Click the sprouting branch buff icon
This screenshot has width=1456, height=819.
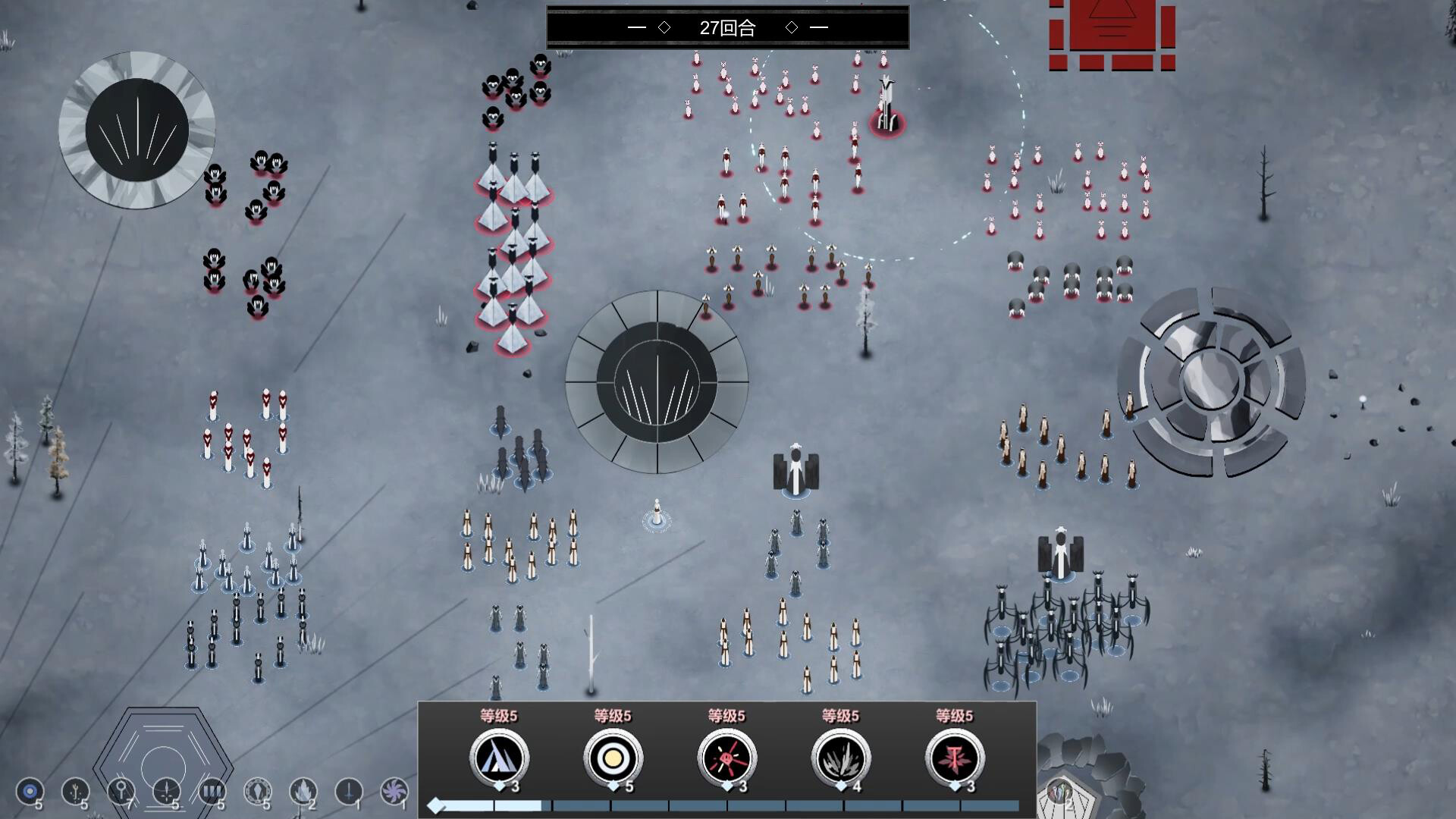point(75,792)
